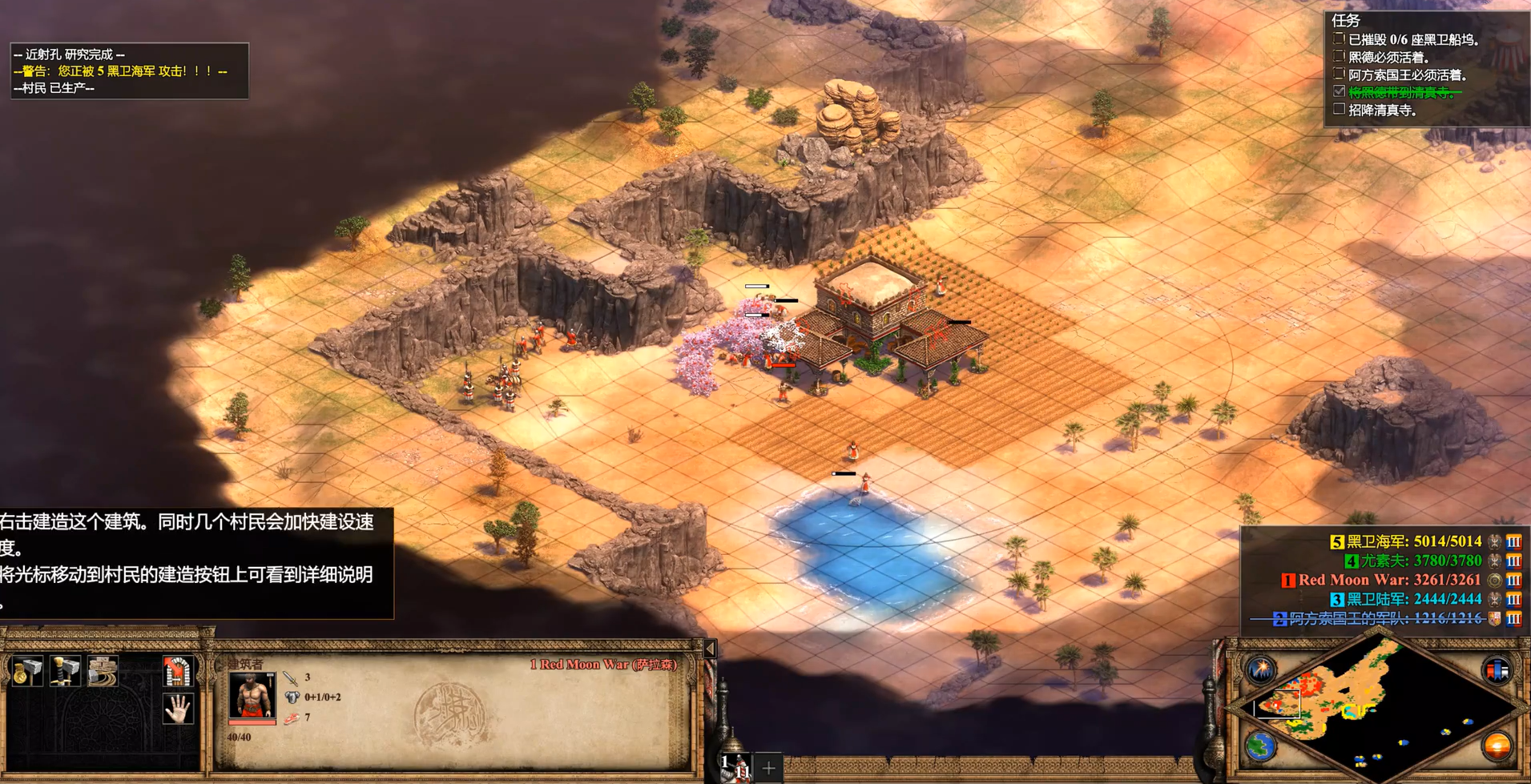Select control group 1 at the bottom bar

pos(734,766)
